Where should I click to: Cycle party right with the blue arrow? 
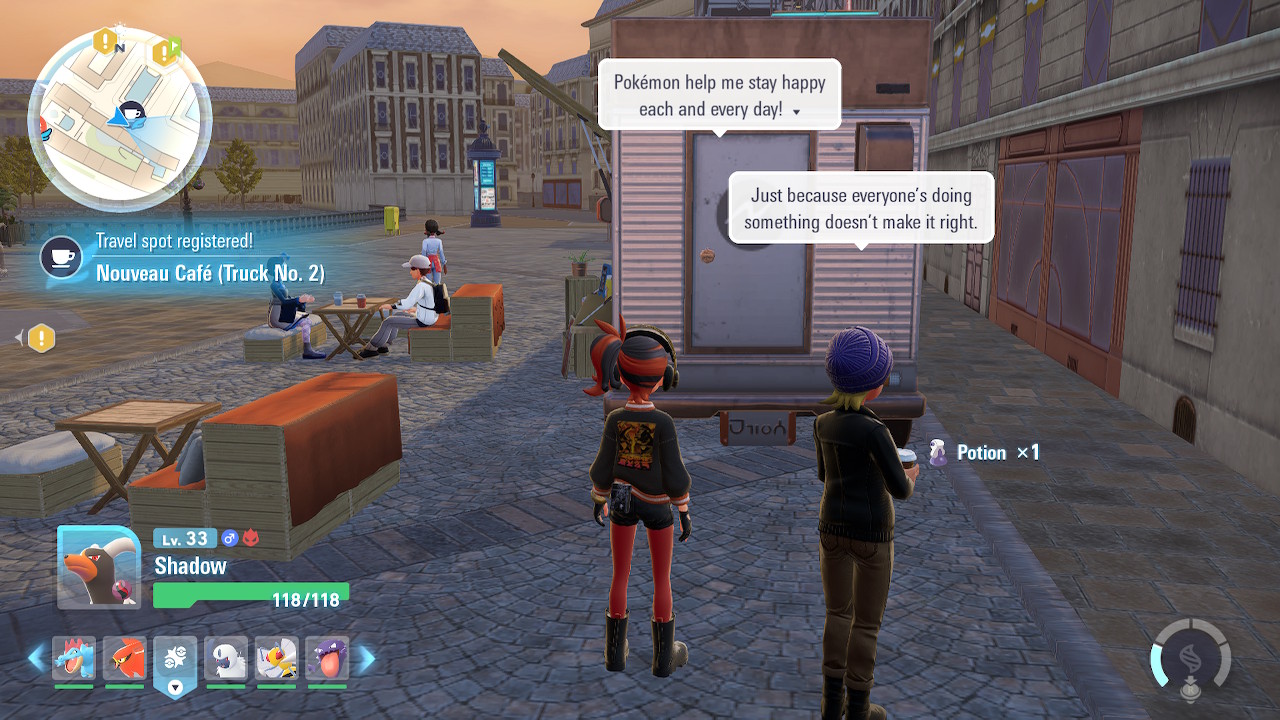[367, 658]
